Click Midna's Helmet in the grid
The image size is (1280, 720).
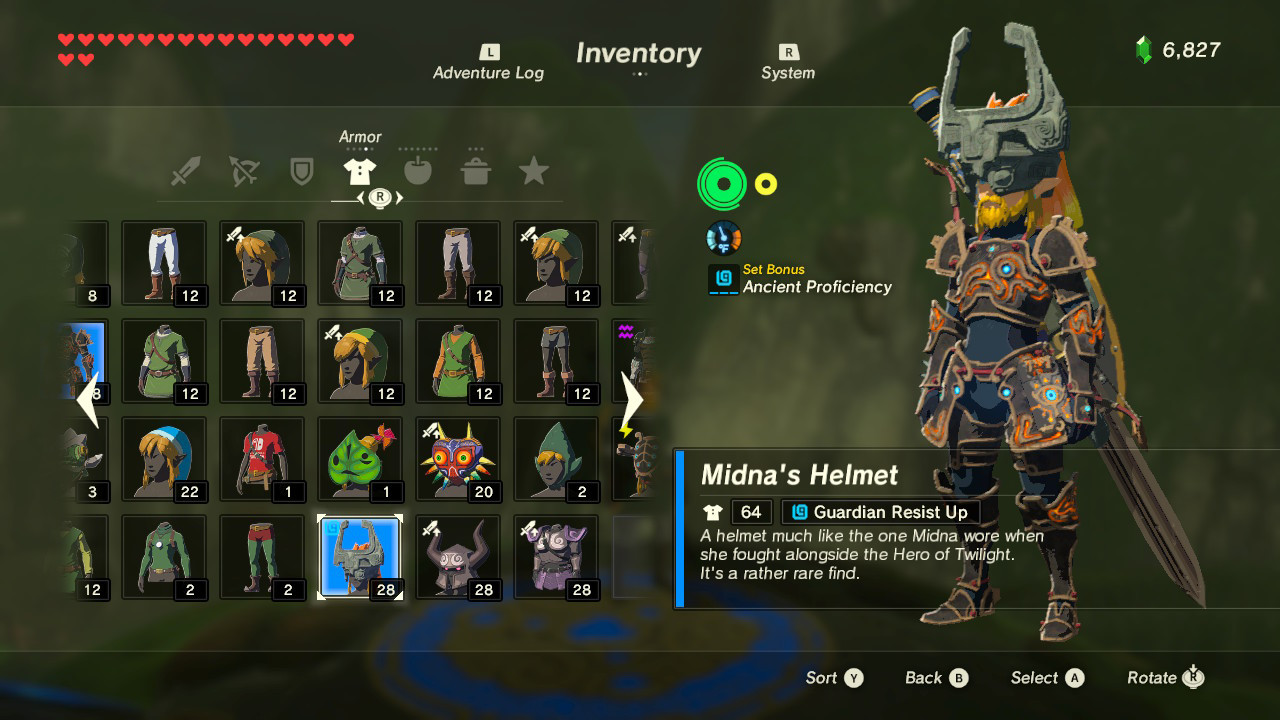(x=360, y=556)
